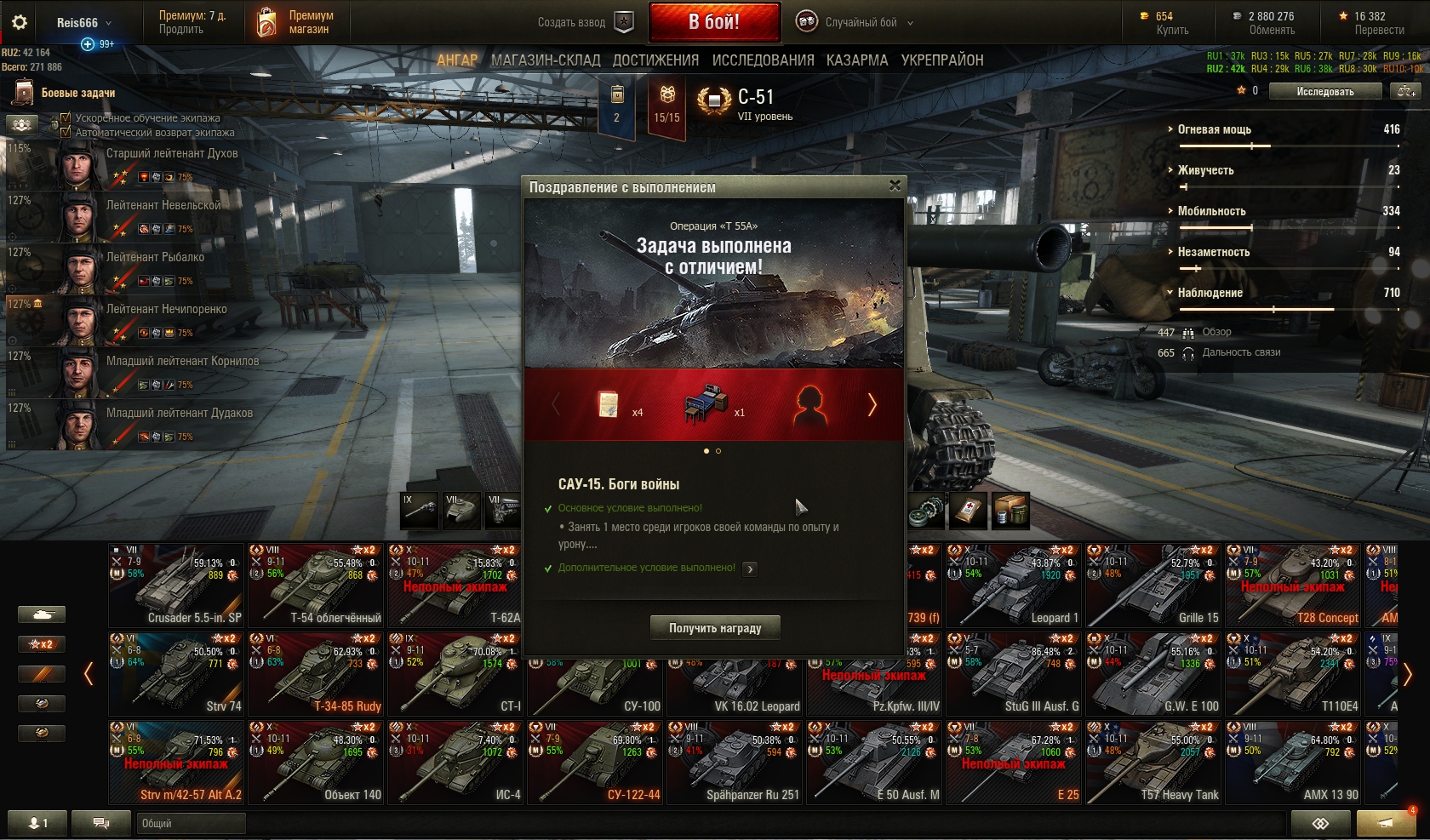
Task: Switch to МАГАЗИН-СКЛАД tab
Action: click(x=546, y=60)
